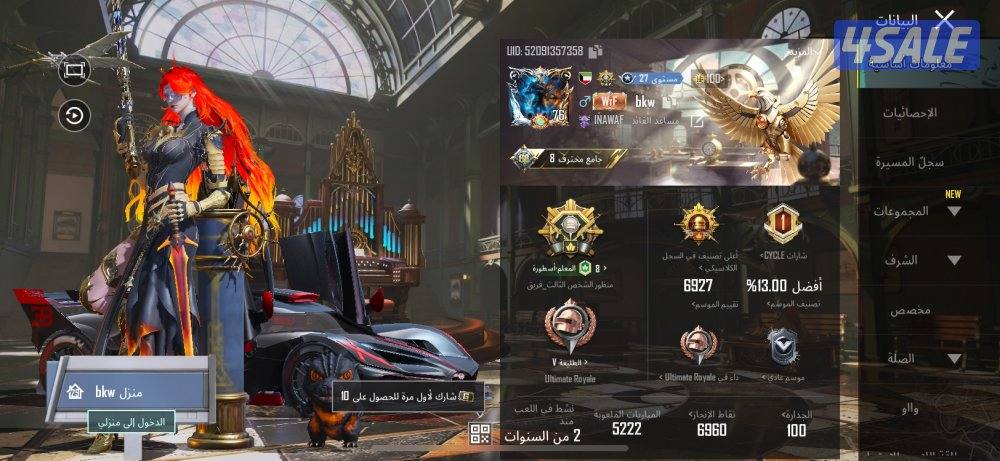Image resolution: width=1000 pixels, height=461 pixels.
Task: Open the player avatar frame
Action: click(539, 98)
